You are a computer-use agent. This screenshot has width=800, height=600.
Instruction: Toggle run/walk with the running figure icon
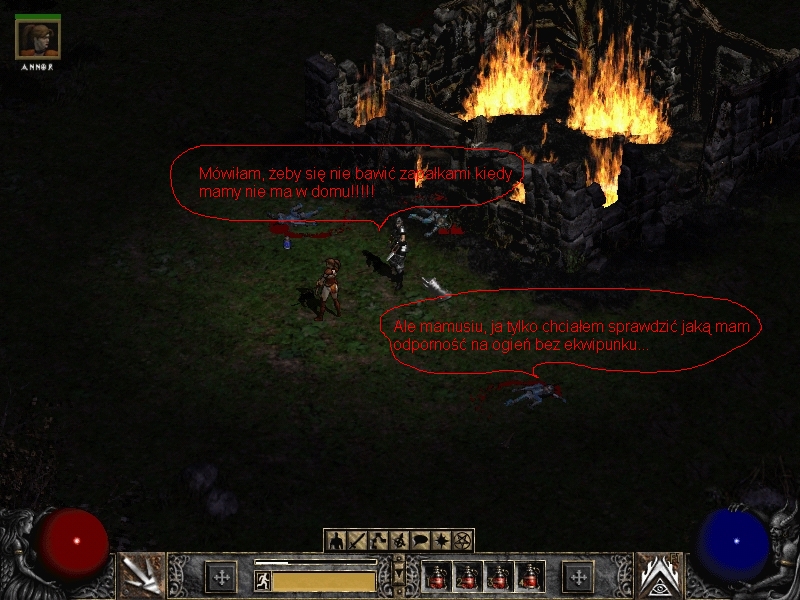pos(262,579)
